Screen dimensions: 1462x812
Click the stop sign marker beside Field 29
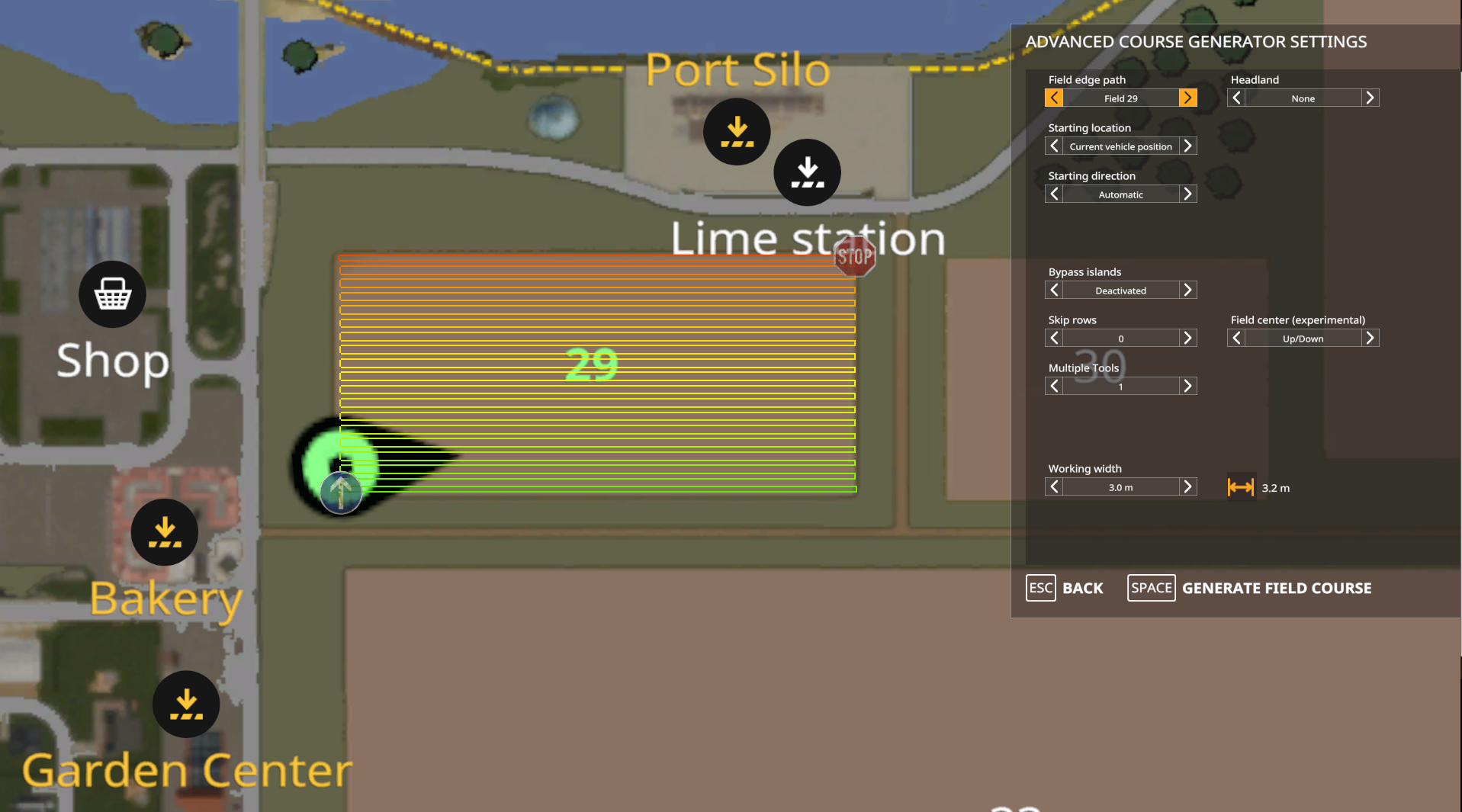[854, 257]
